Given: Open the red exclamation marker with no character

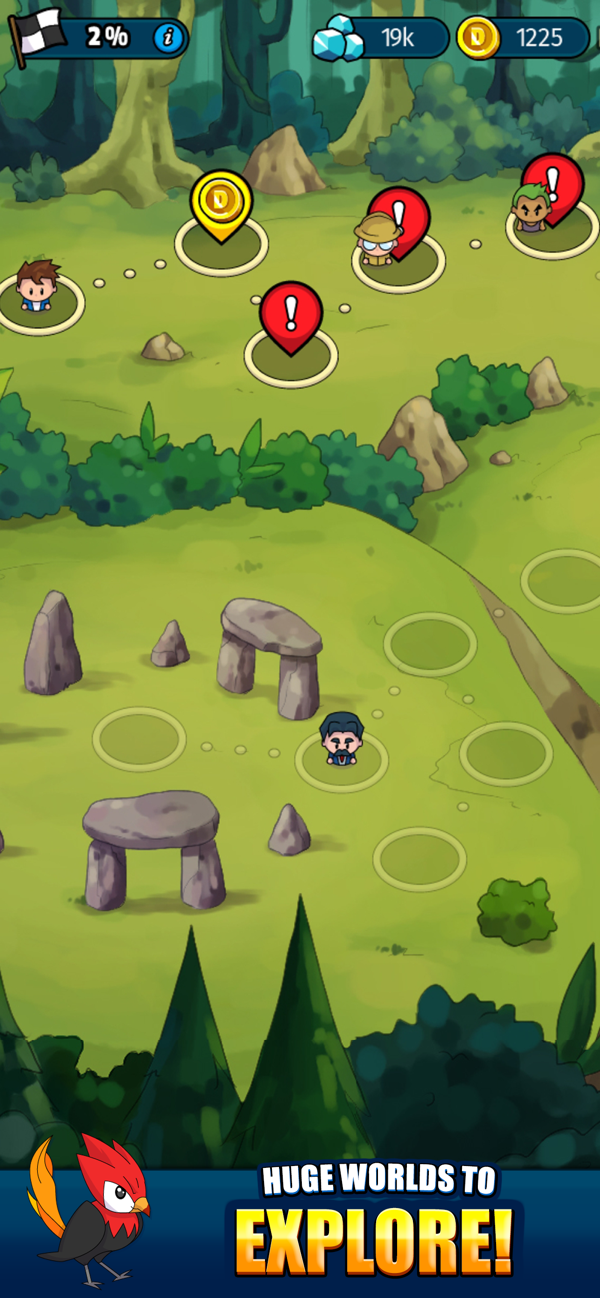Looking at the screenshot, I should (x=291, y=313).
